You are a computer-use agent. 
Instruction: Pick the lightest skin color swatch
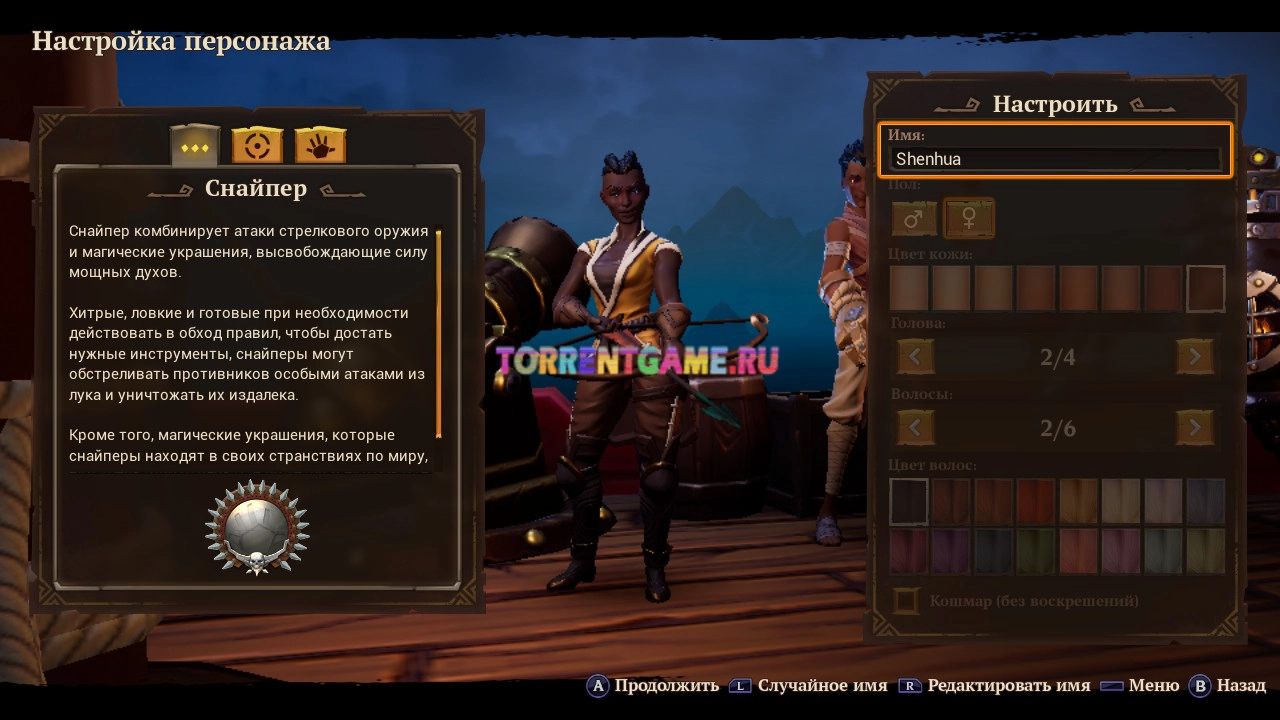tap(909, 289)
